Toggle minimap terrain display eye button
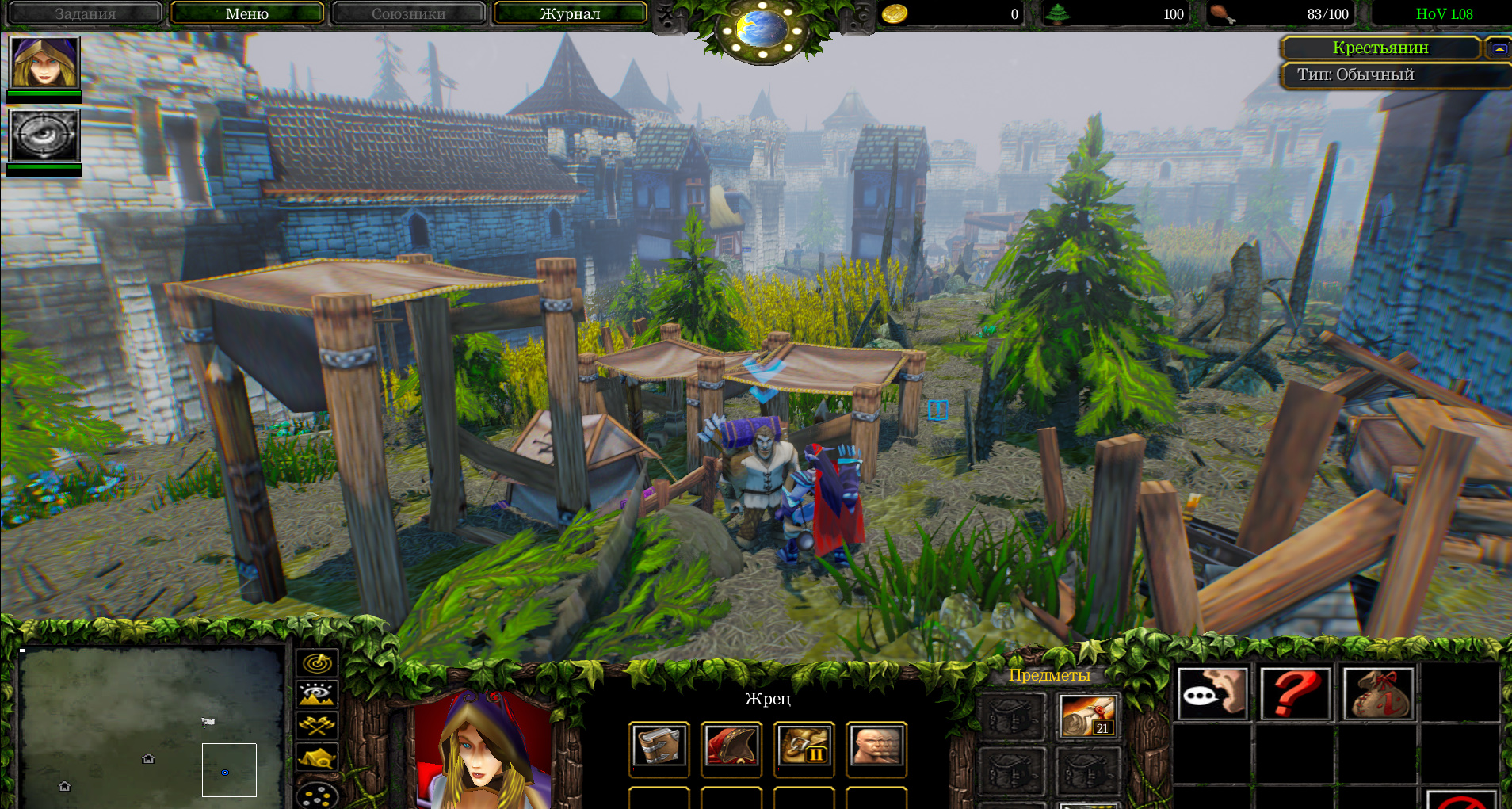This screenshot has height=809, width=1512. (317, 694)
